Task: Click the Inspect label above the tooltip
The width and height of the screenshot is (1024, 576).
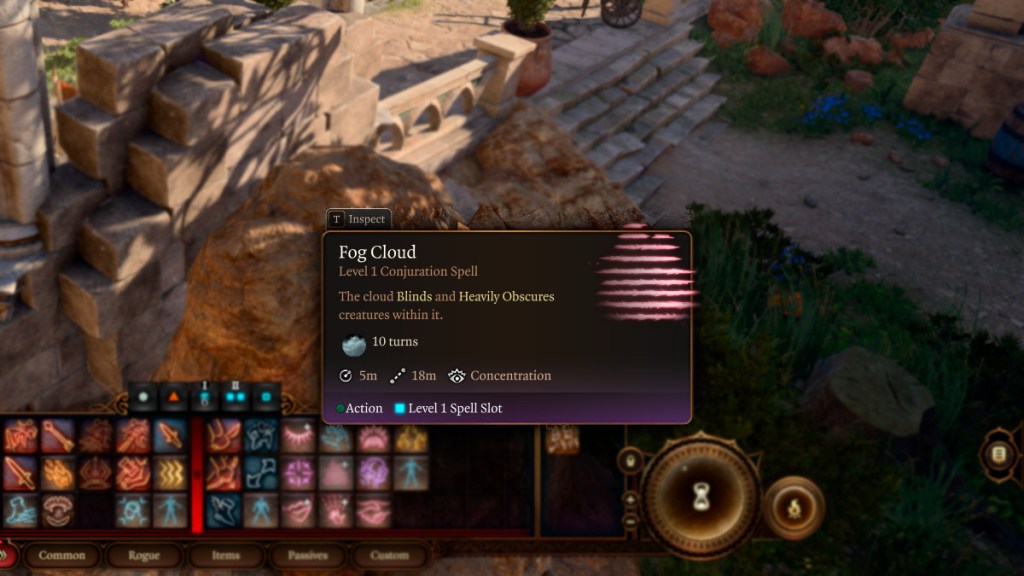Action: click(x=358, y=219)
